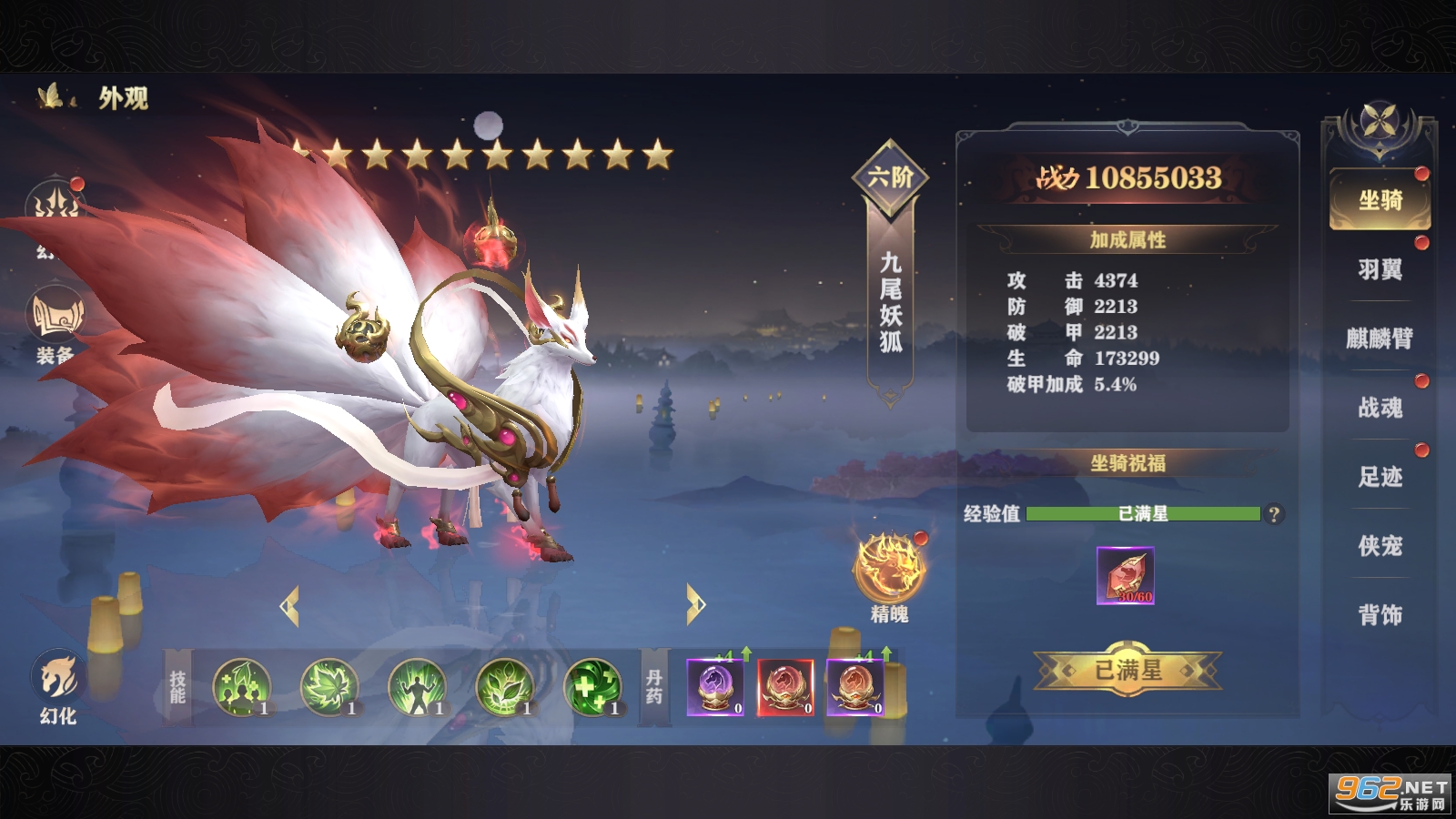This screenshot has height=819, width=1456.
Task: Select the red-framed elixir orb slot
Action: (785, 687)
